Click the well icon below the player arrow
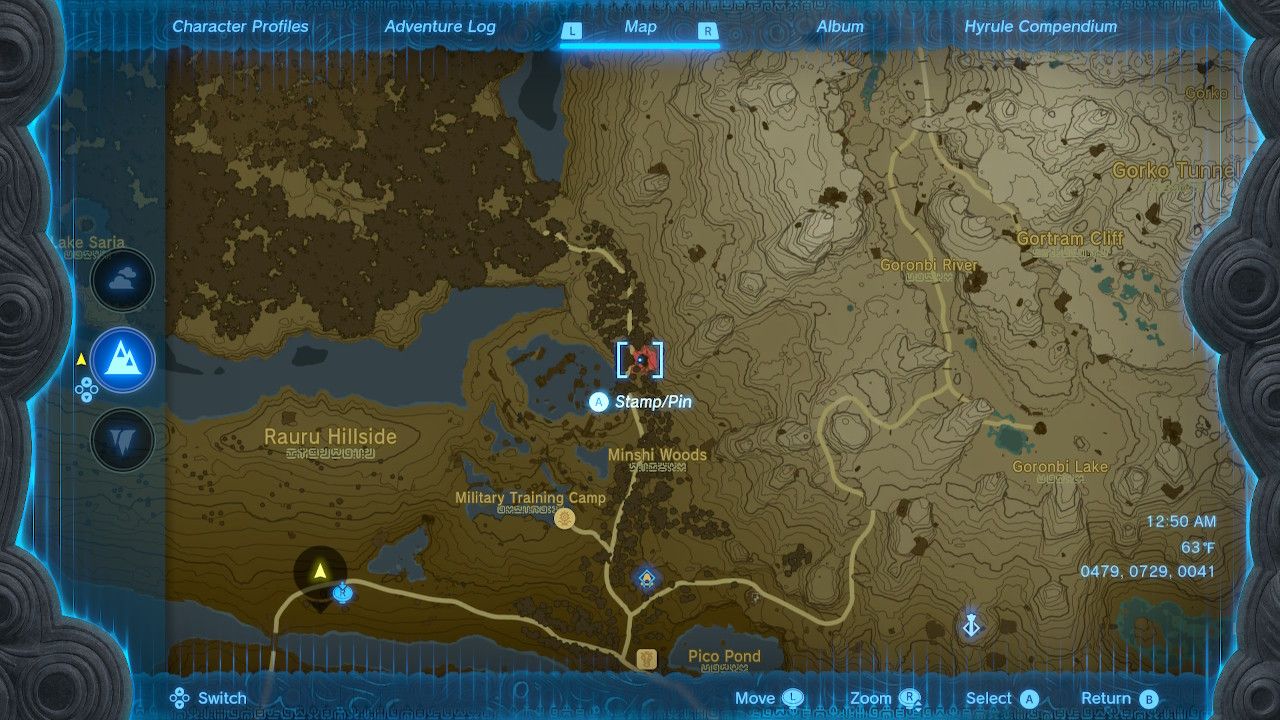This screenshot has height=720, width=1280. (341, 593)
